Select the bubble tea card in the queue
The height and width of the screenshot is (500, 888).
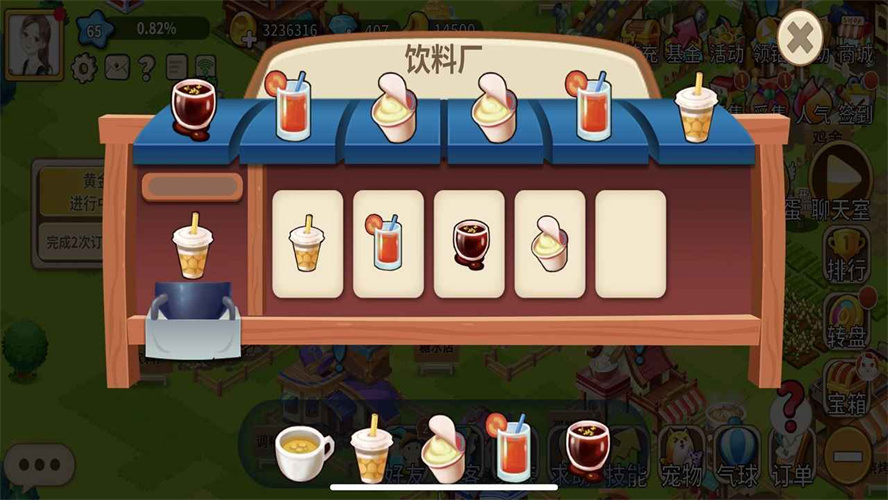[308, 244]
